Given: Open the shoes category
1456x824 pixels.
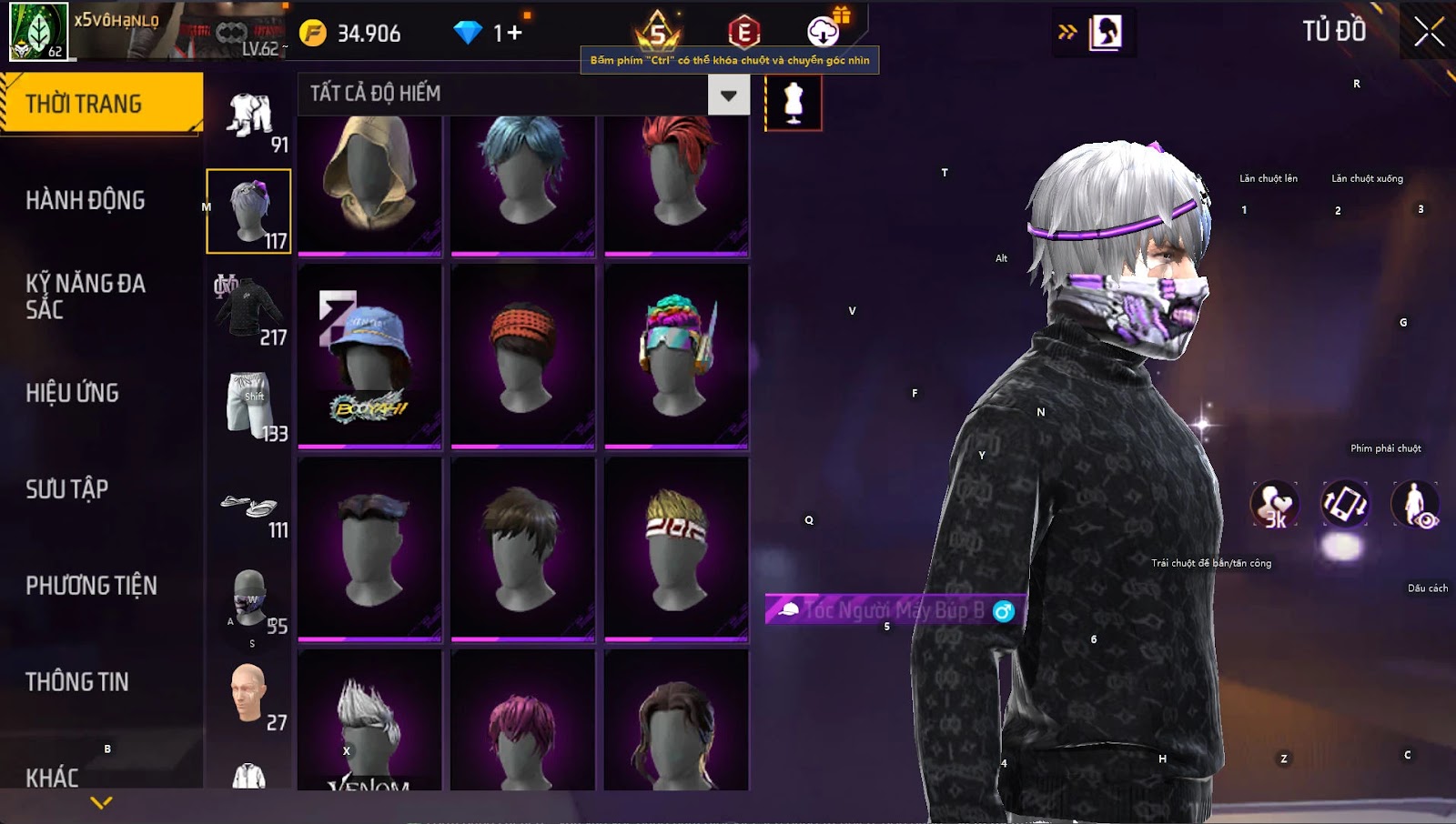Looking at the screenshot, I should pos(248,507).
